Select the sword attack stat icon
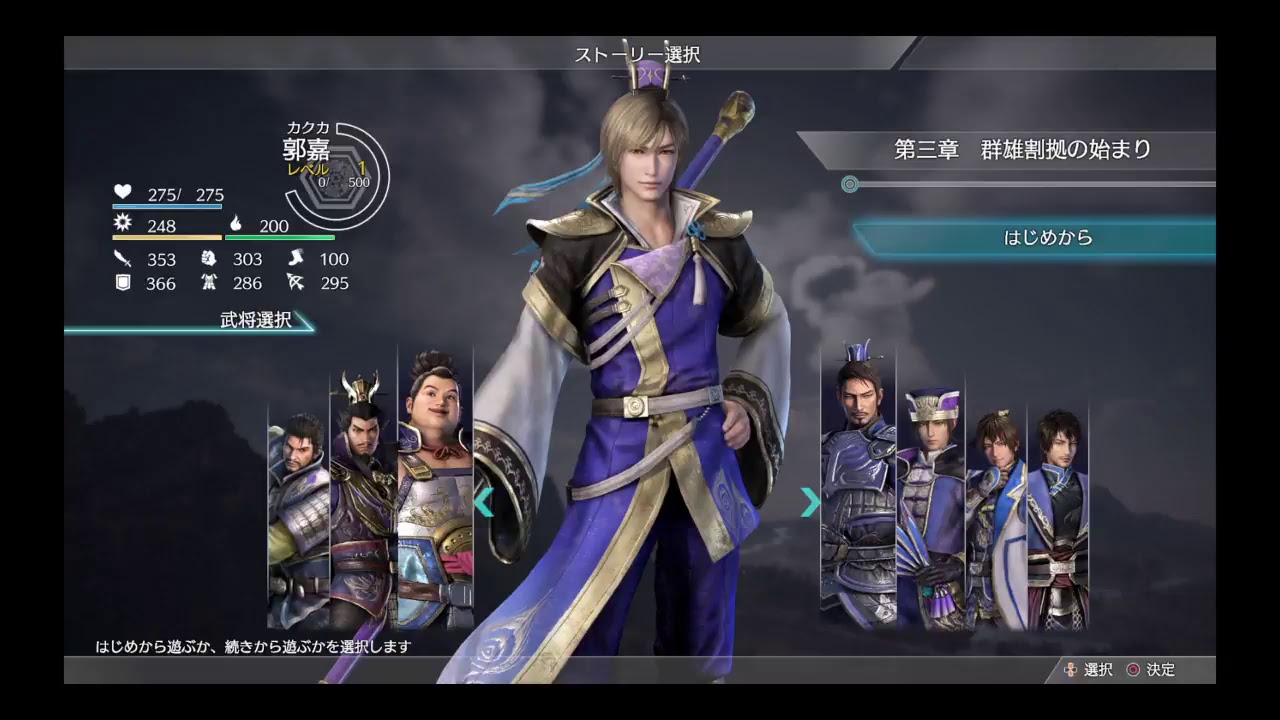The image size is (1280, 720). tap(123, 258)
